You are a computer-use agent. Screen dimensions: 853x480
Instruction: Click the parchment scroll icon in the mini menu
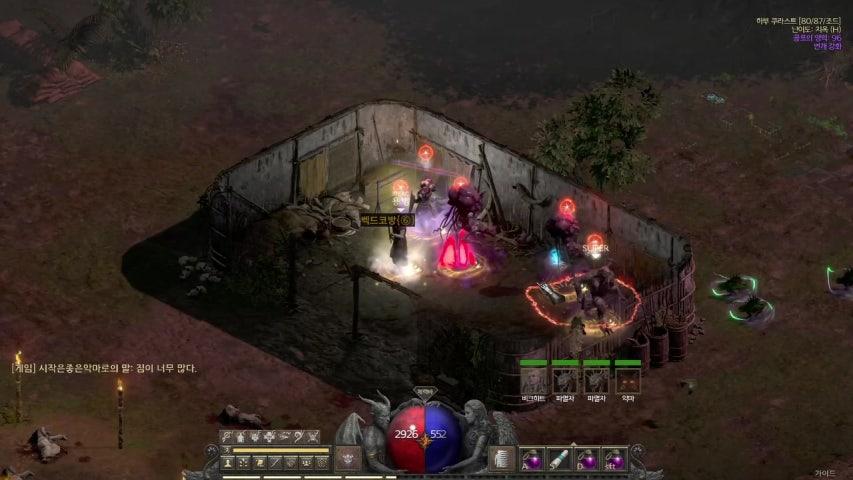(259, 462)
